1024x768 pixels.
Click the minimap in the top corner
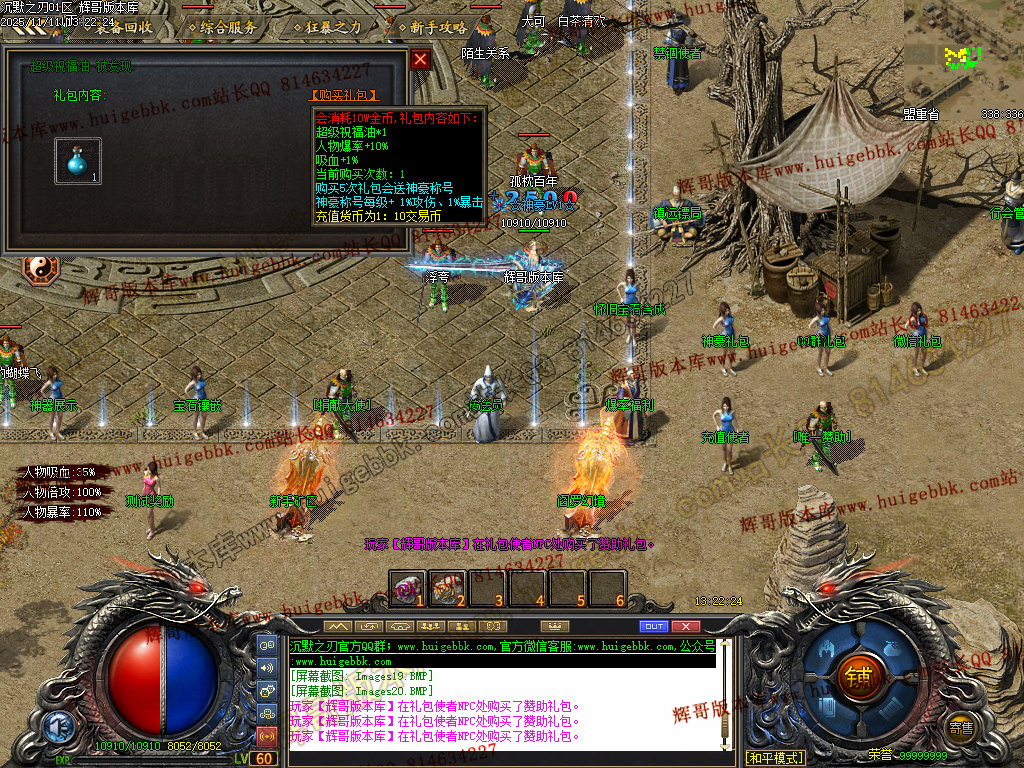(964, 50)
